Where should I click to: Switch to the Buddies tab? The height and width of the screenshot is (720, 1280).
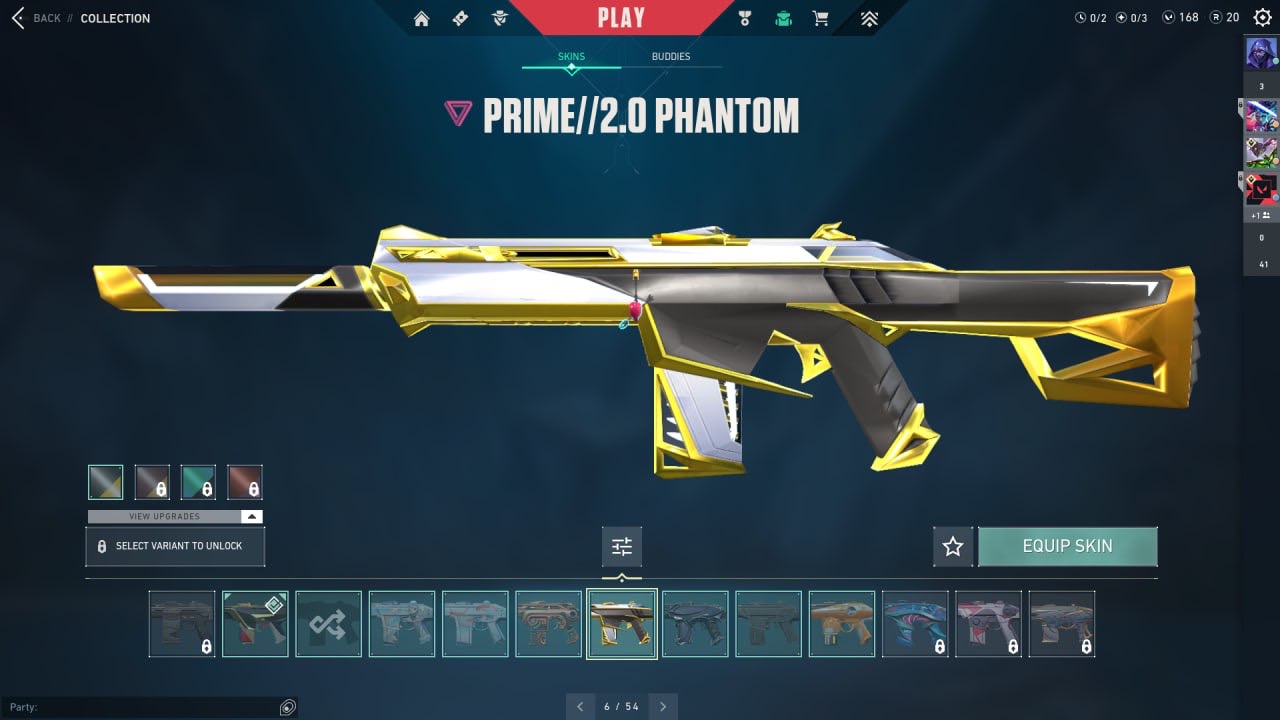pyautogui.click(x=671, y=57)
